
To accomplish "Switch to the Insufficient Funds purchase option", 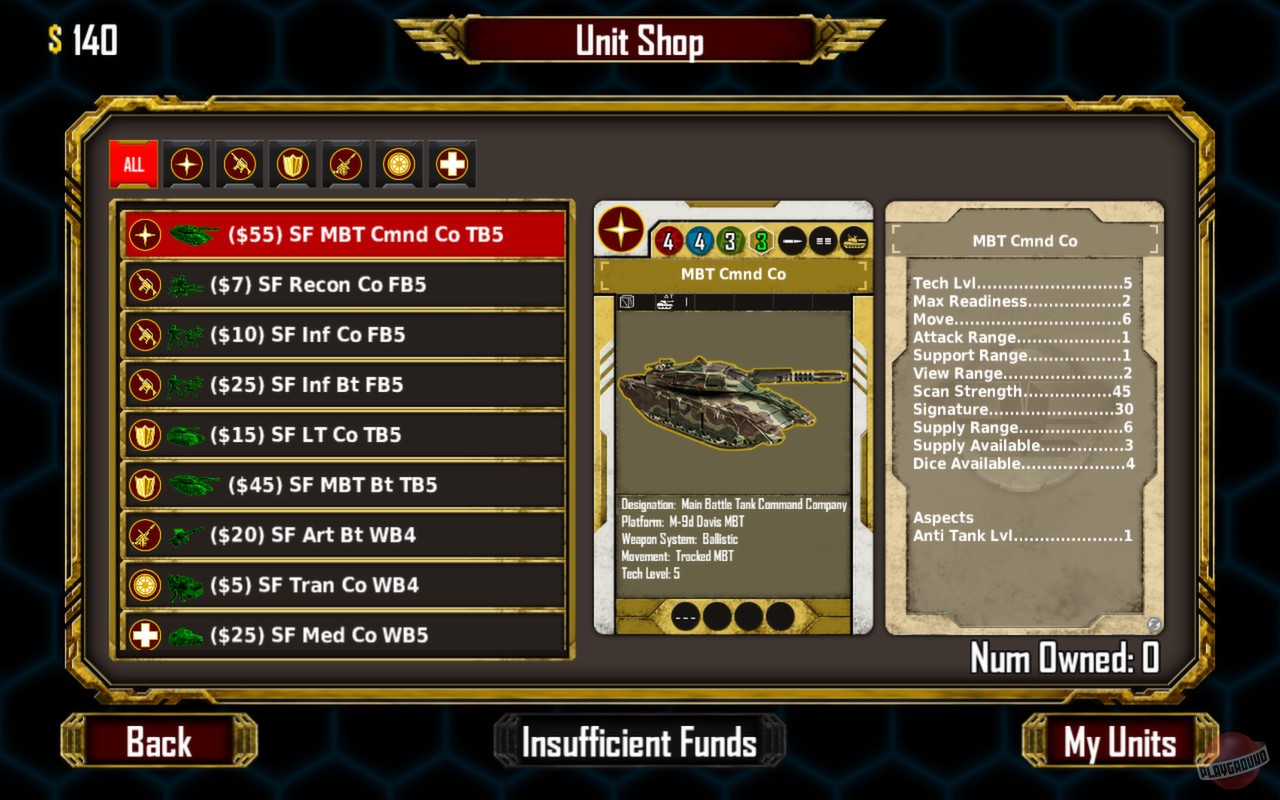I will 640,743.
